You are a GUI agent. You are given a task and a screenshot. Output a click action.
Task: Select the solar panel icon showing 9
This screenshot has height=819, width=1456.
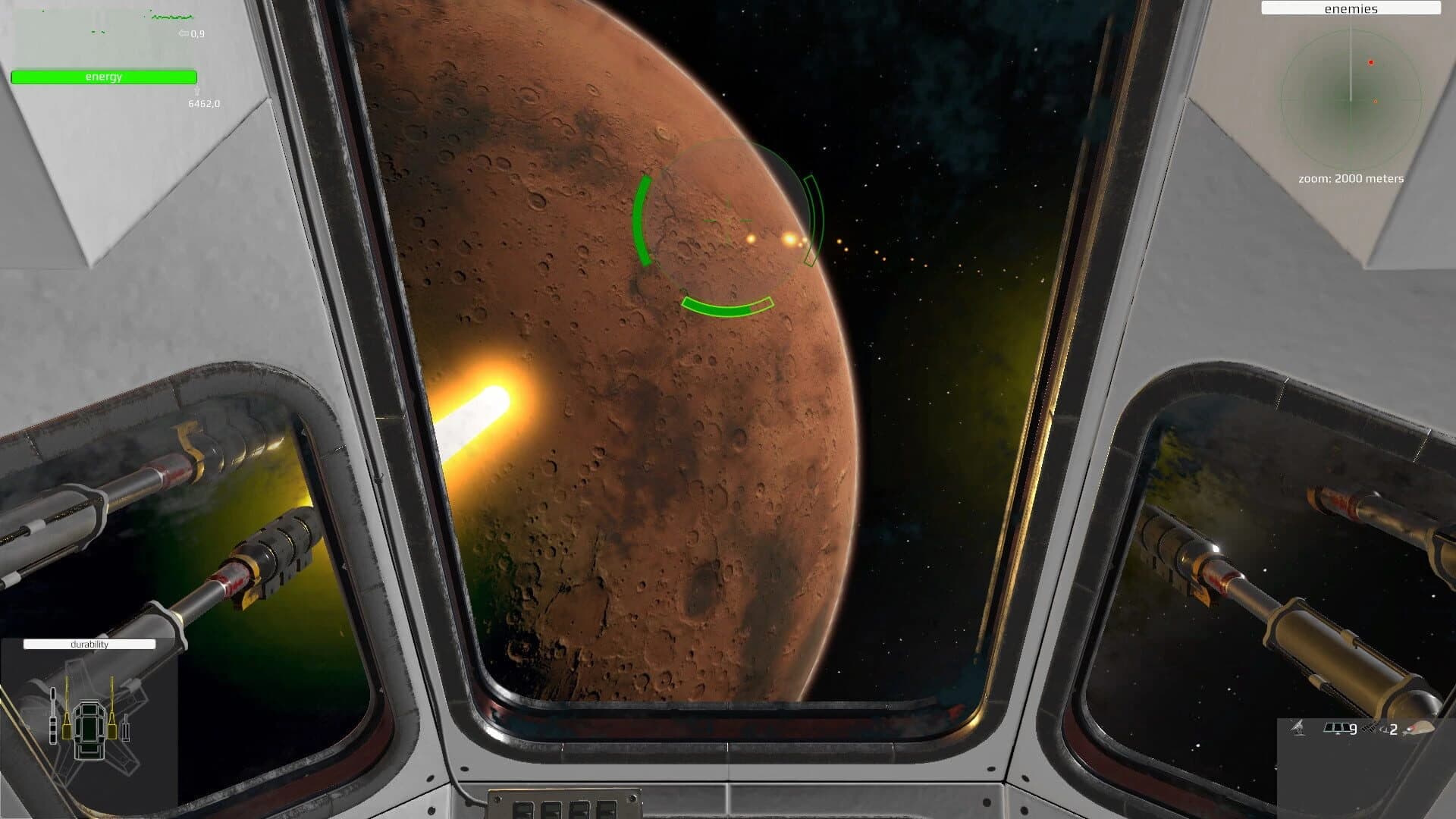coord(1337,728)
